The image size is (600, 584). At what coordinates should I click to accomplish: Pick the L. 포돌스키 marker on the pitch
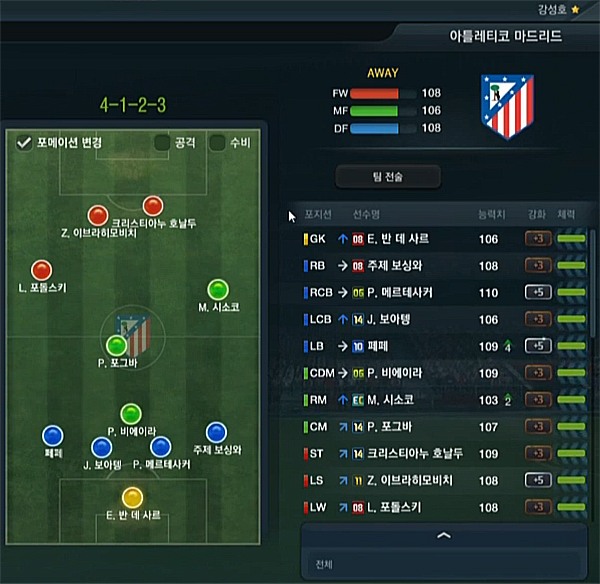click(x=41, y=270)
